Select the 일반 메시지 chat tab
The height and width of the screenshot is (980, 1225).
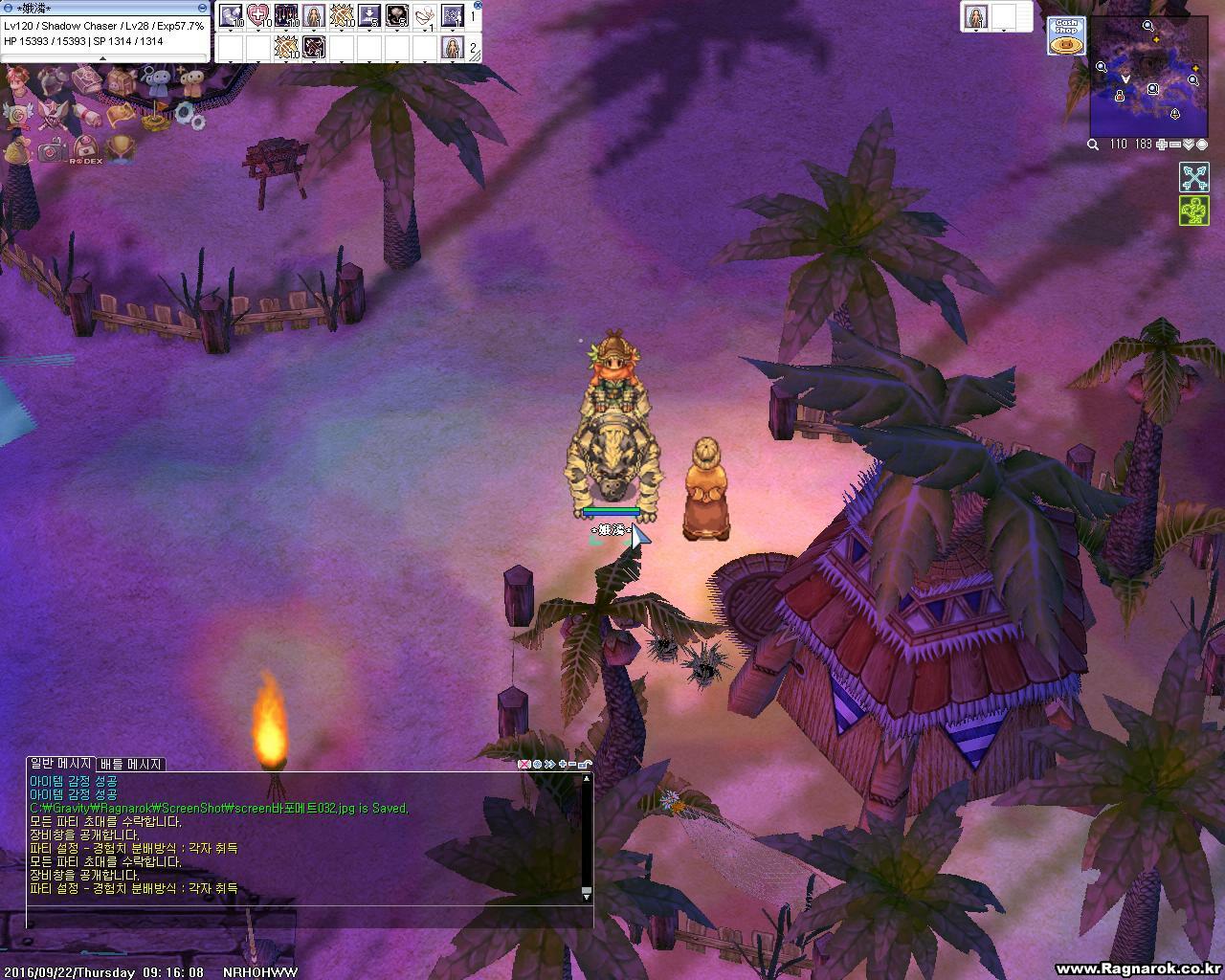60,764
